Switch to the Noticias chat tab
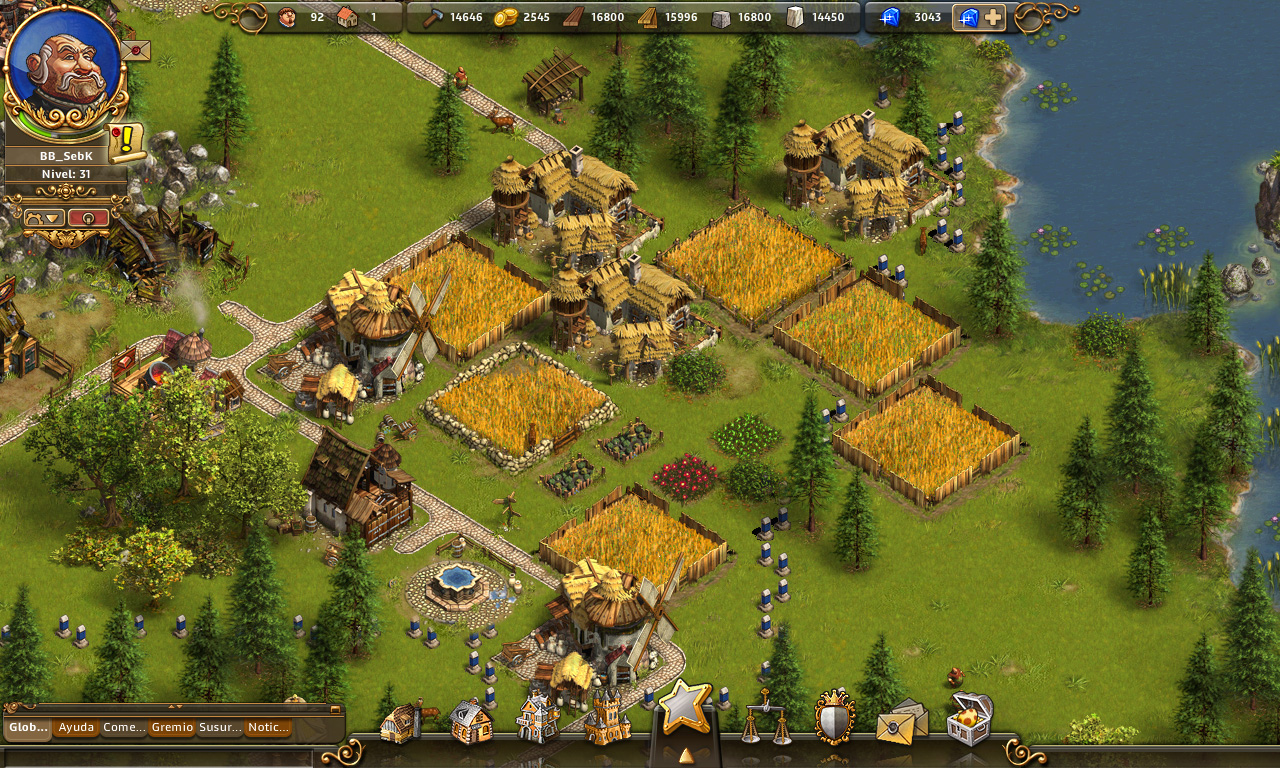This screenshot has width=1280, height=768. 268,728
